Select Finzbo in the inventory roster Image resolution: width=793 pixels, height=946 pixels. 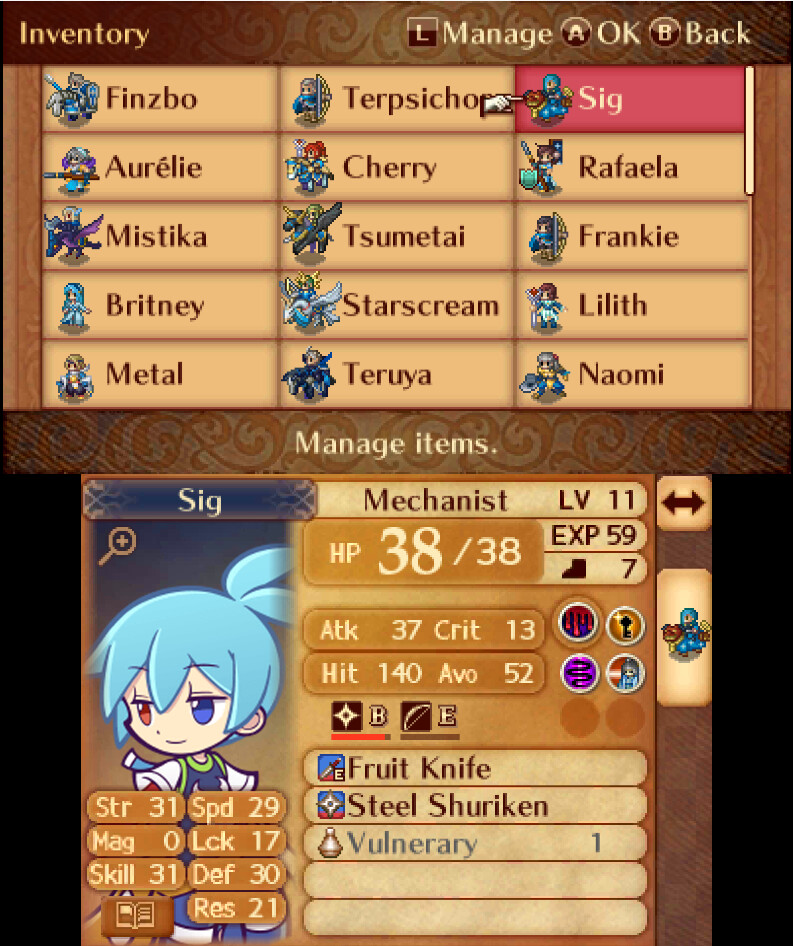pyautogui.click(x=160, y=99)
